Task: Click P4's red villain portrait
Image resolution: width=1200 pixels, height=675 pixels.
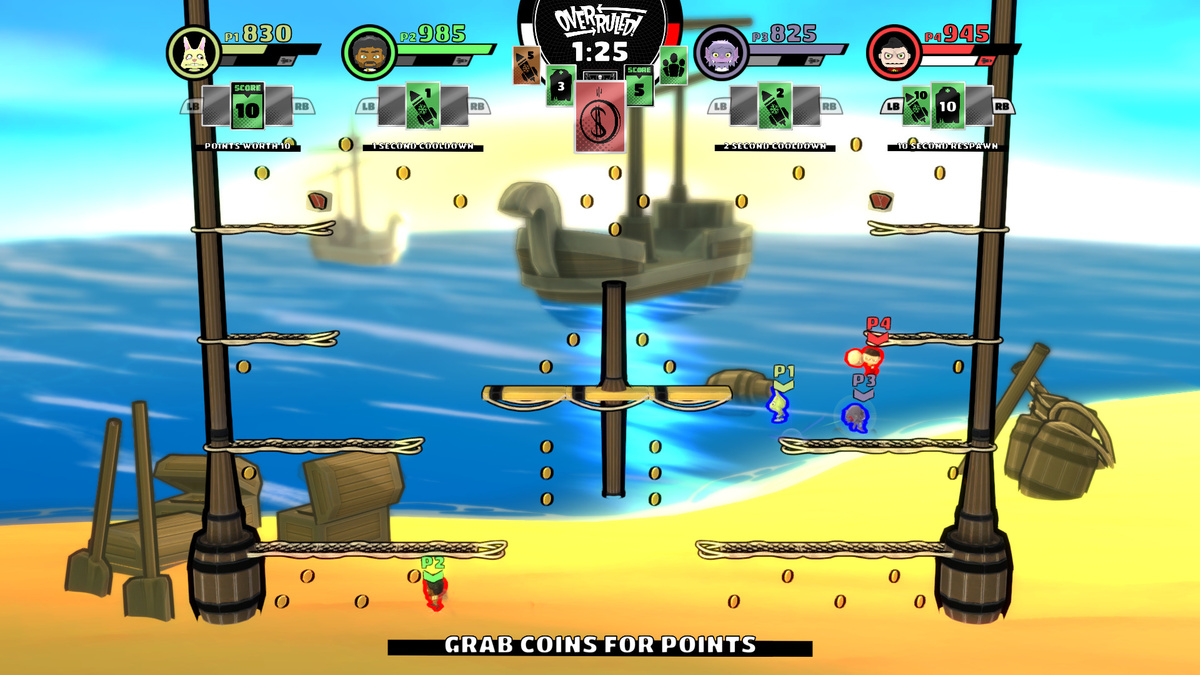Action: pyautogui.click(x=891, y=52)
